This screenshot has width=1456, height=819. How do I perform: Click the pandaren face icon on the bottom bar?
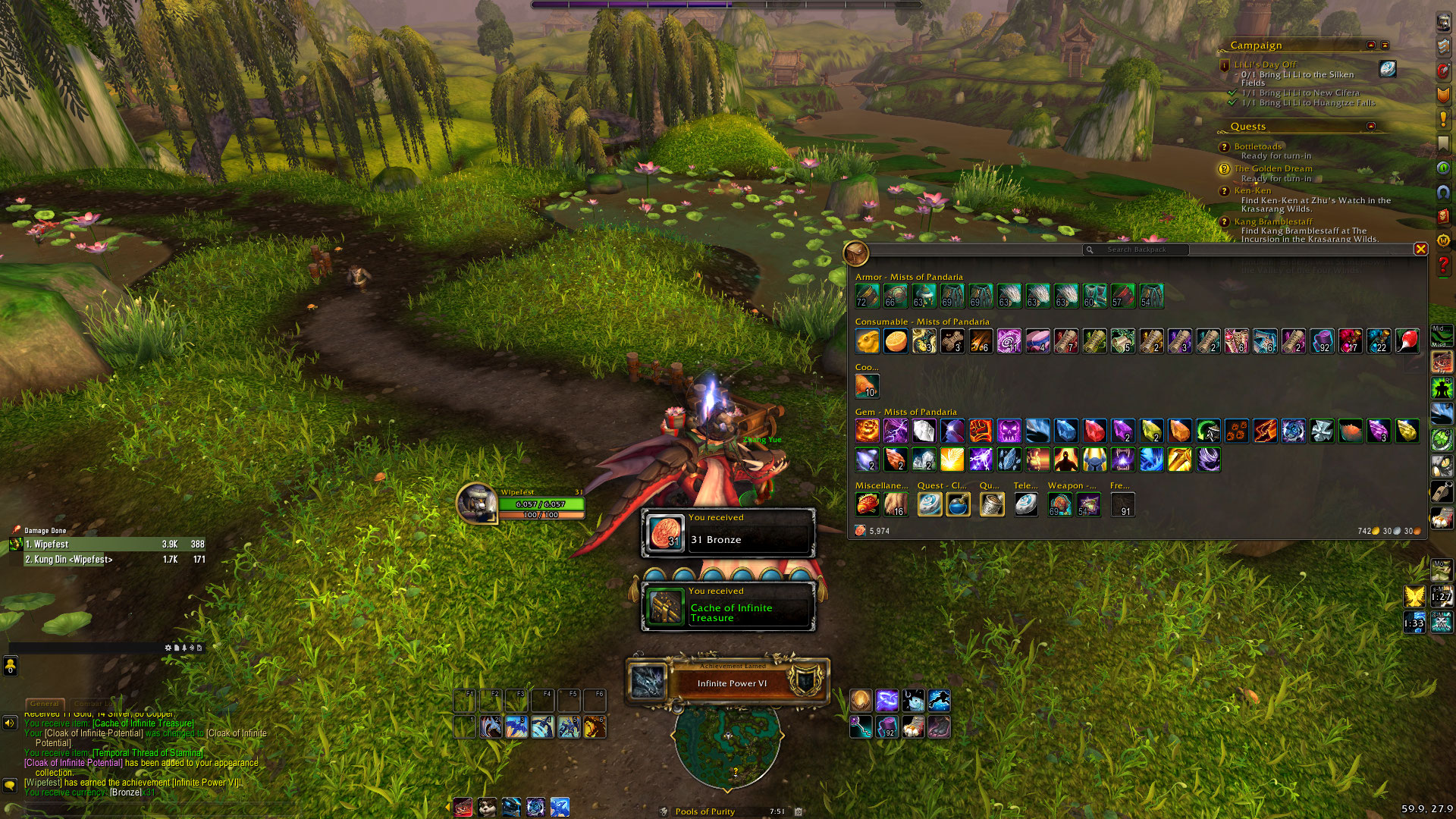(488, 808)
